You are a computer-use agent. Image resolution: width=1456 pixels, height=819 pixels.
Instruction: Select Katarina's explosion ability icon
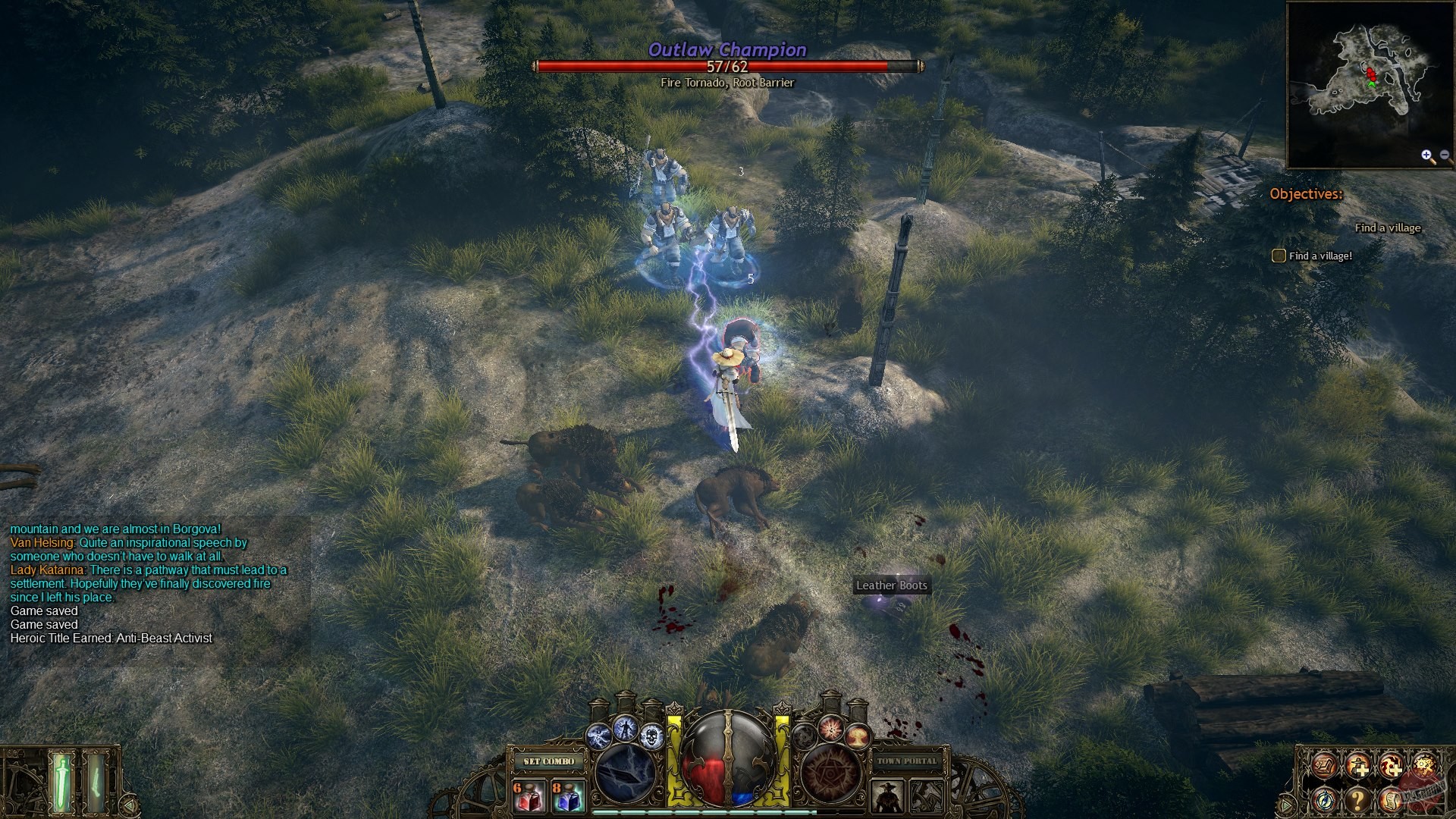pos(858,736)
